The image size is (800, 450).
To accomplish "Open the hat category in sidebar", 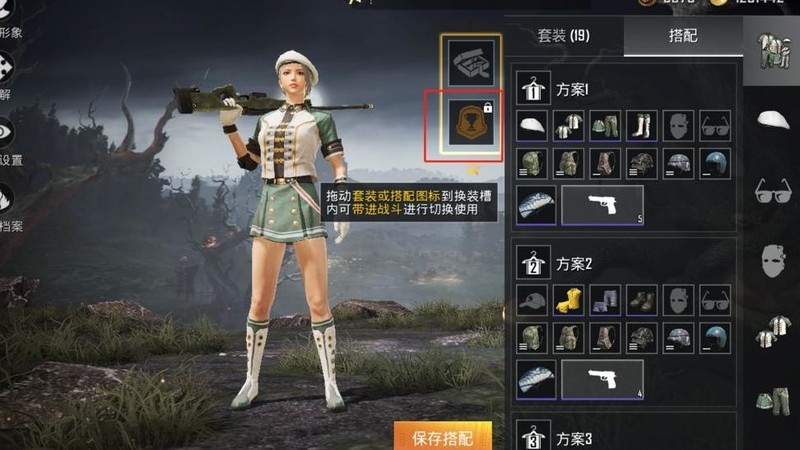I will click(x=772, y=120).
